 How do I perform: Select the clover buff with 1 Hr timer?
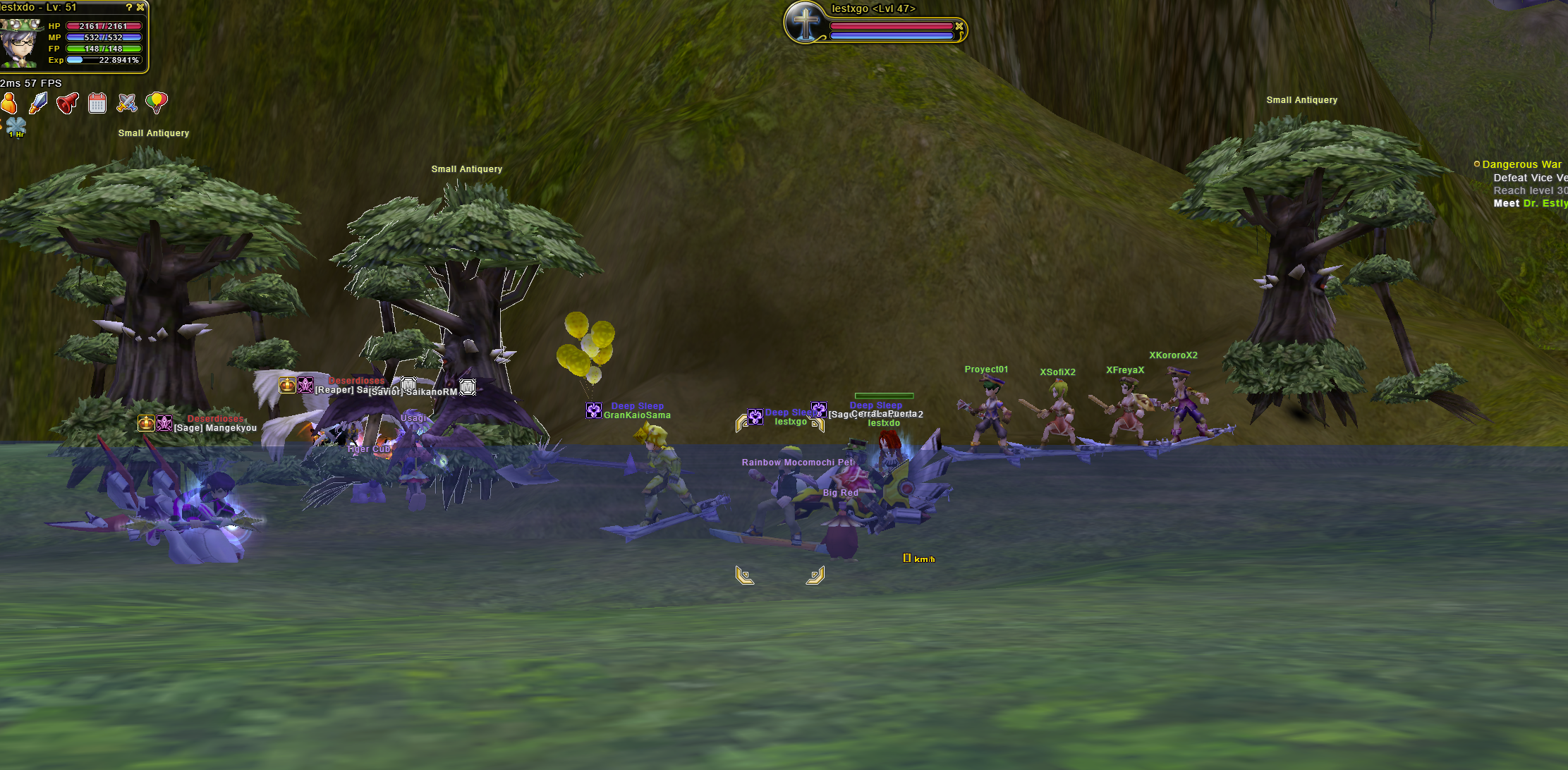click(16, 128)
